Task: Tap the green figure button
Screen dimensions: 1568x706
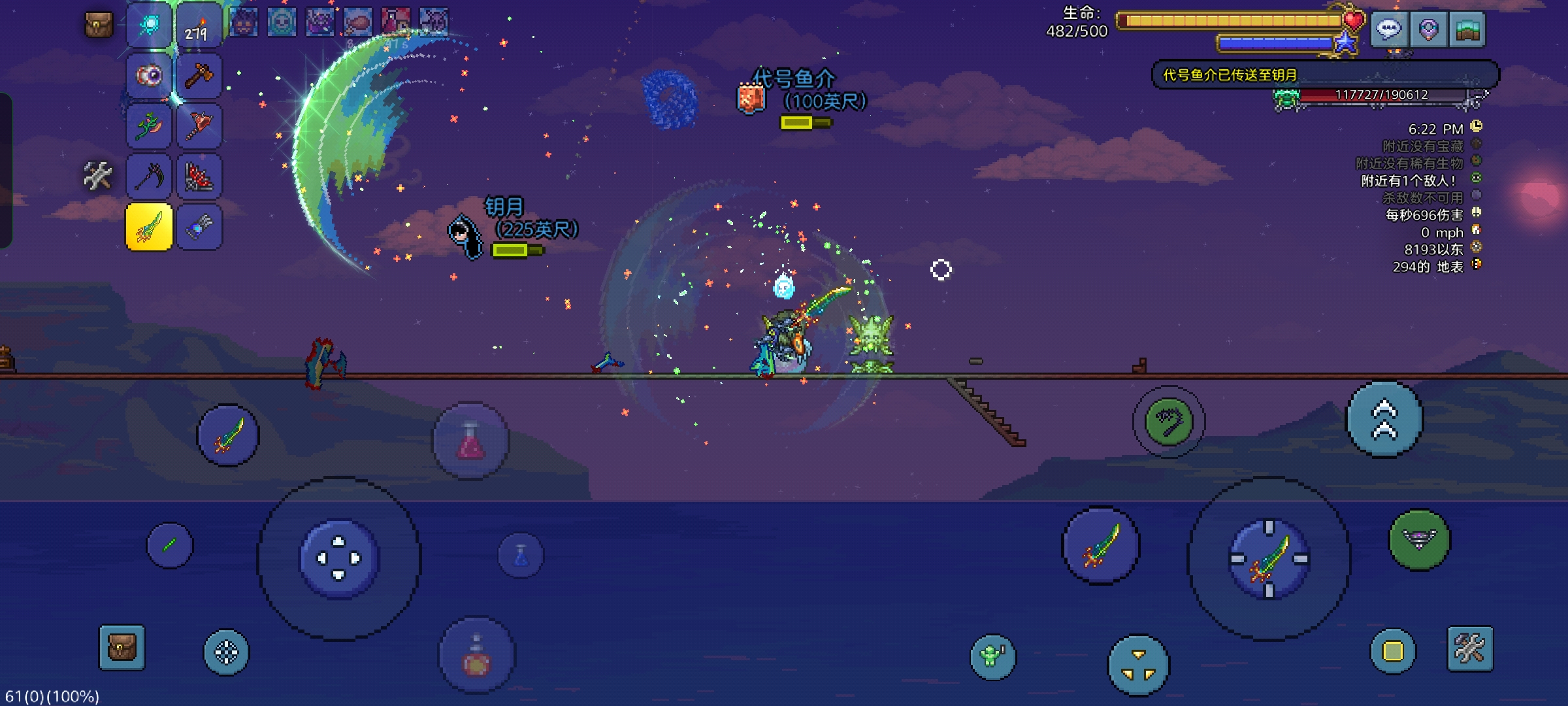Action: coord(992,655)
